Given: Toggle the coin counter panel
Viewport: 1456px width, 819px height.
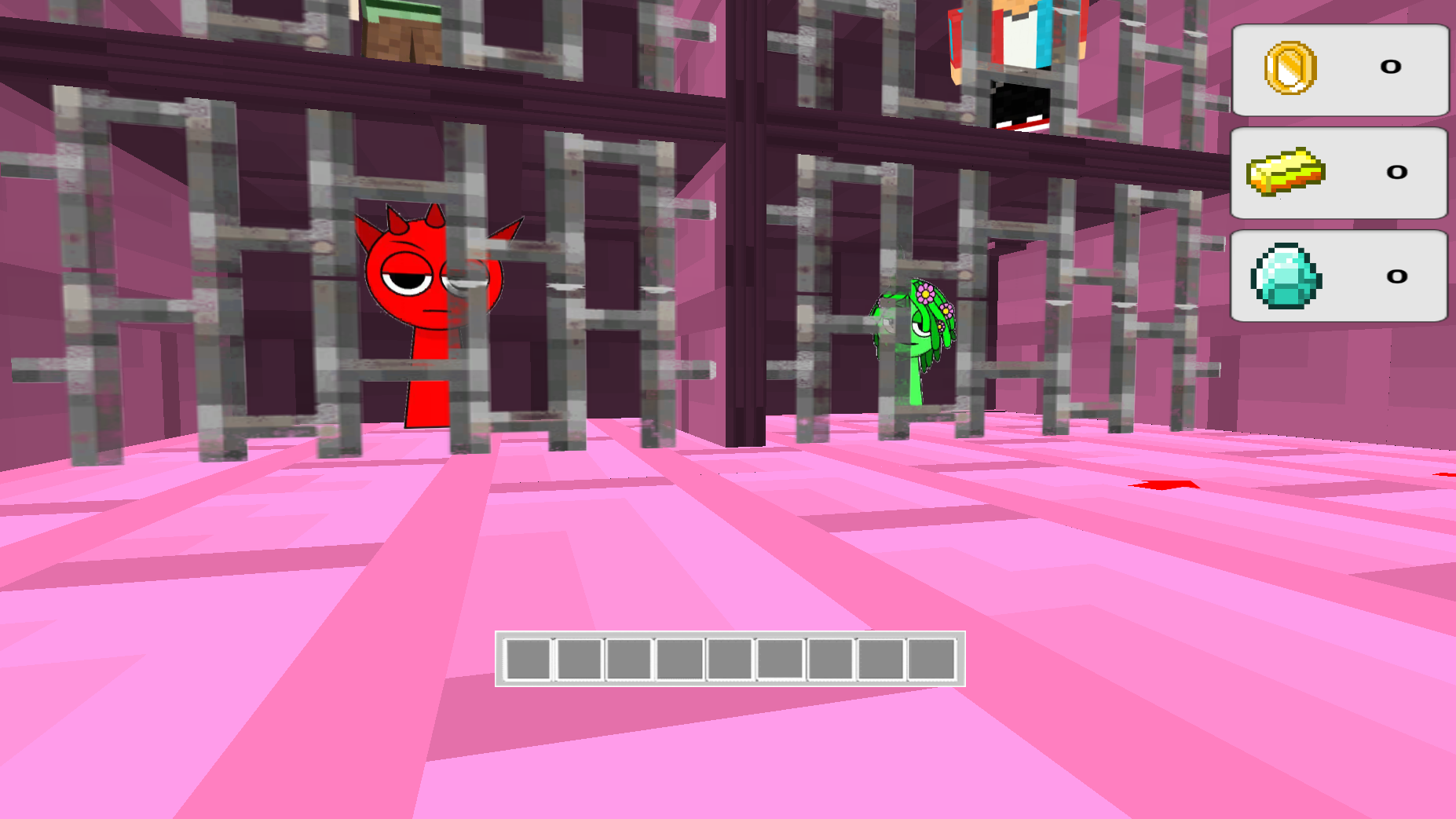Looking at the screenshot, I should coord(1339,69).
